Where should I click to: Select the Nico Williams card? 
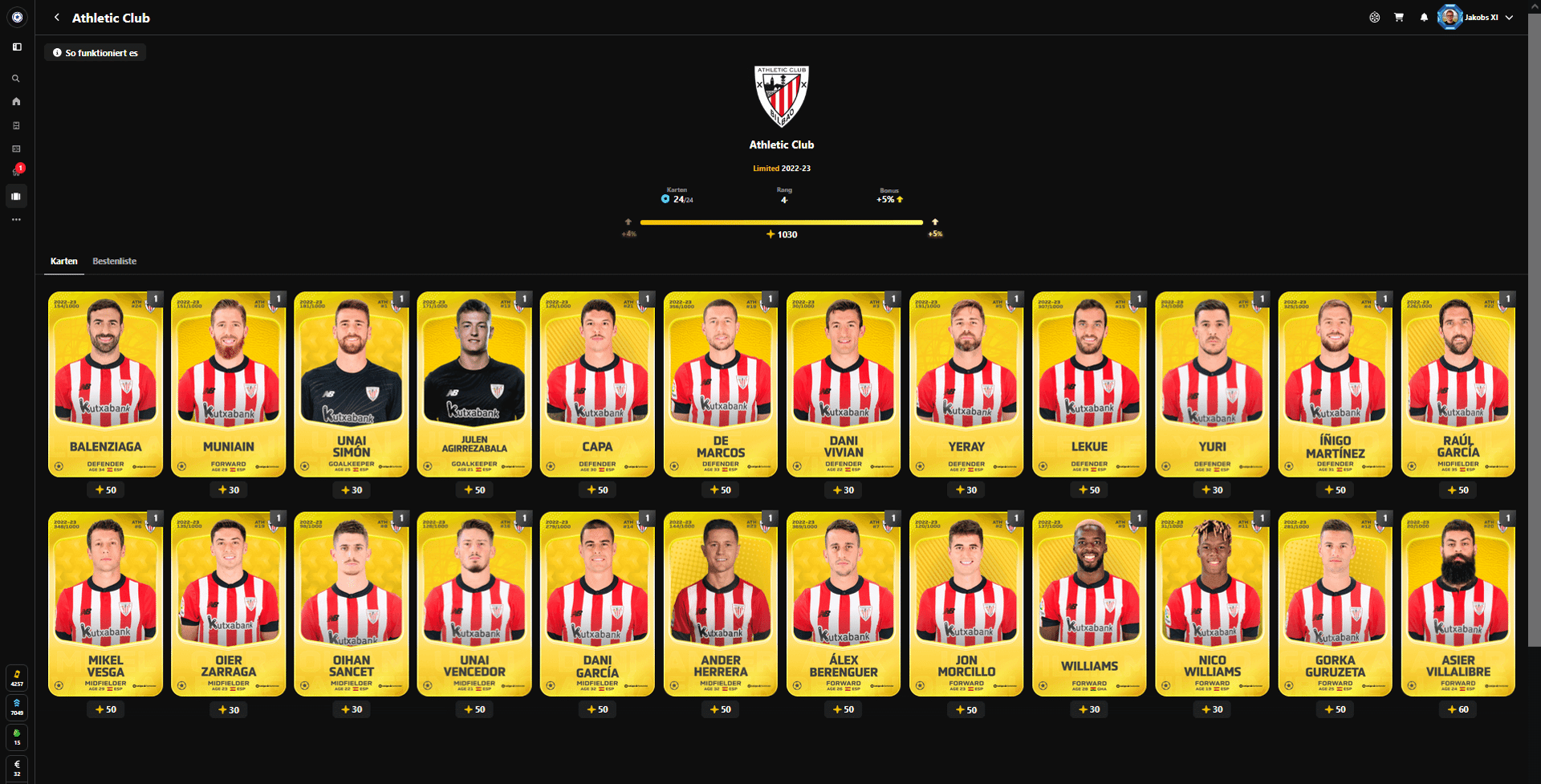[1212, 603]
